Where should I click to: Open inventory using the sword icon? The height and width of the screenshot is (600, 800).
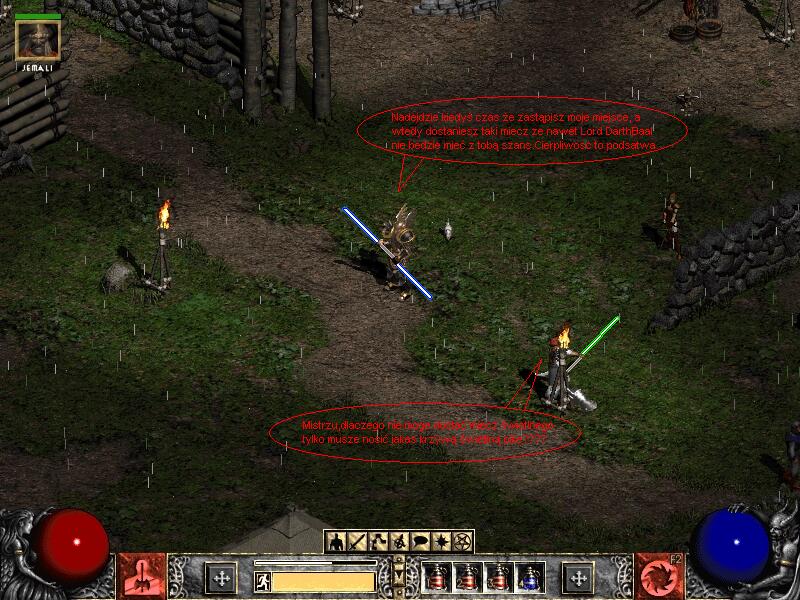pos(356,541)
